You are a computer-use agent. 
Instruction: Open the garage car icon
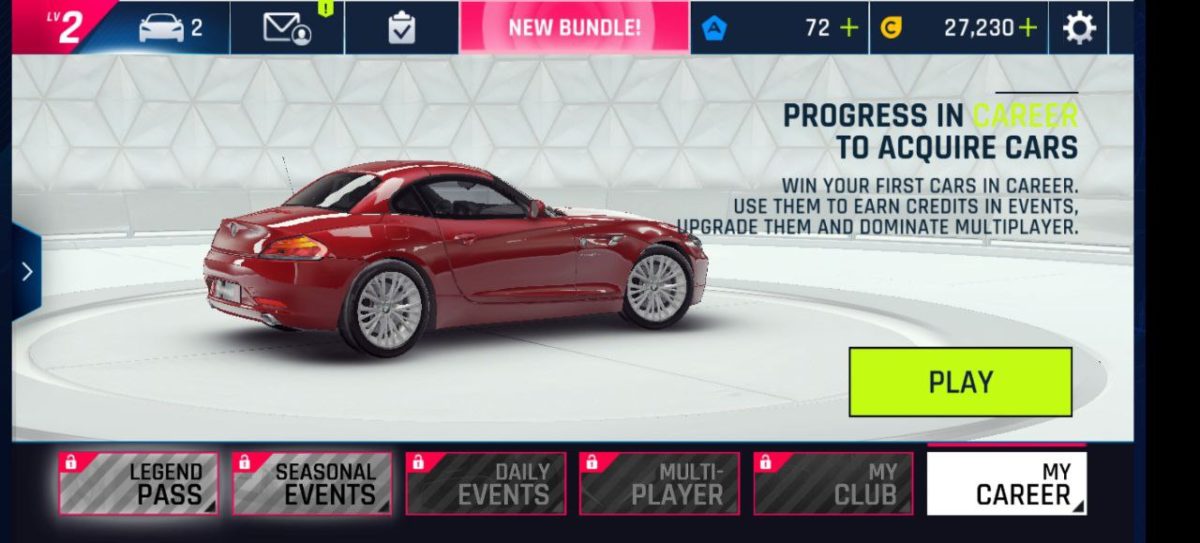tap(170, 28)
